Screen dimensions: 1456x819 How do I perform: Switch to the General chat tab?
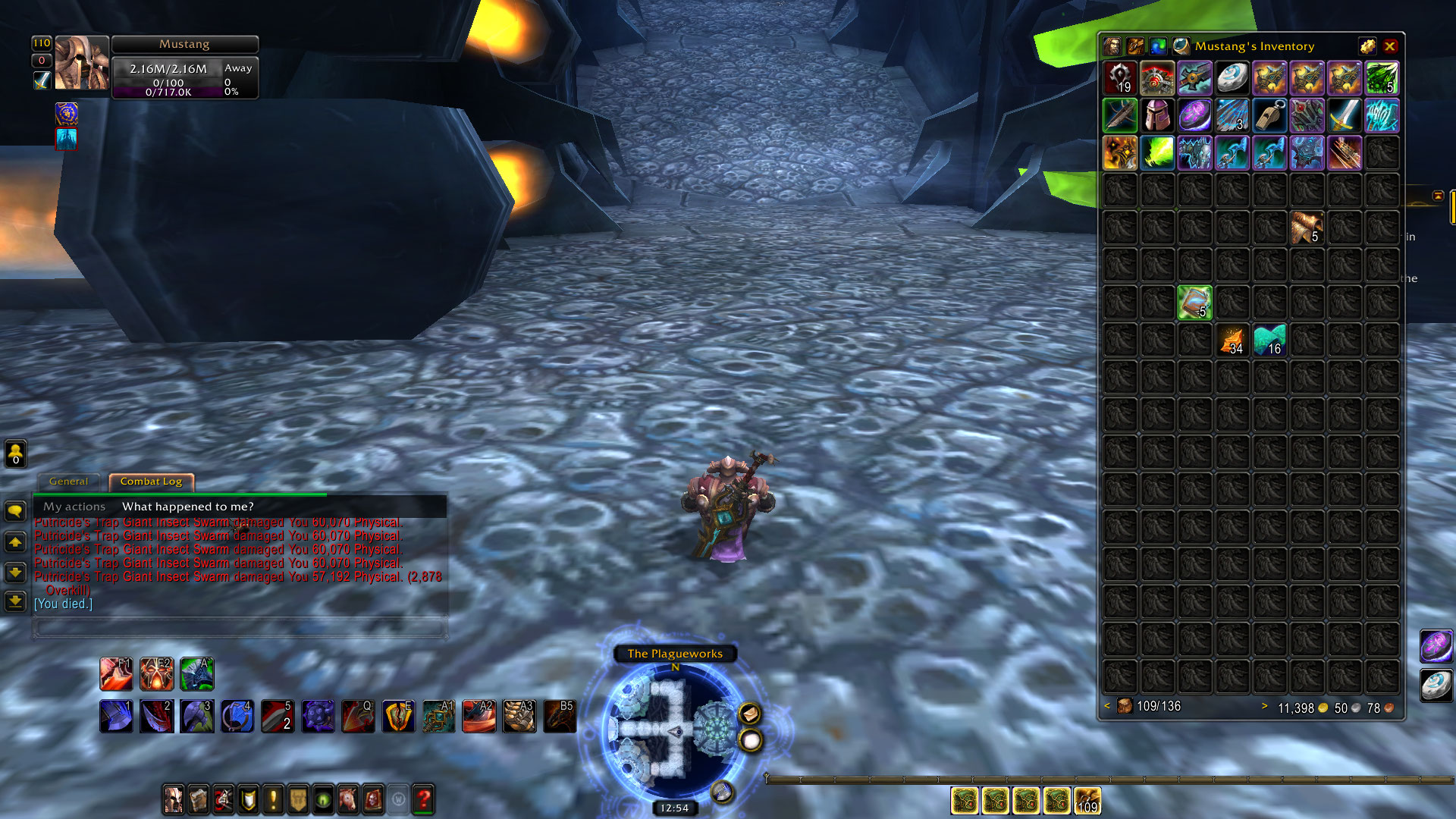pos(68,482)
